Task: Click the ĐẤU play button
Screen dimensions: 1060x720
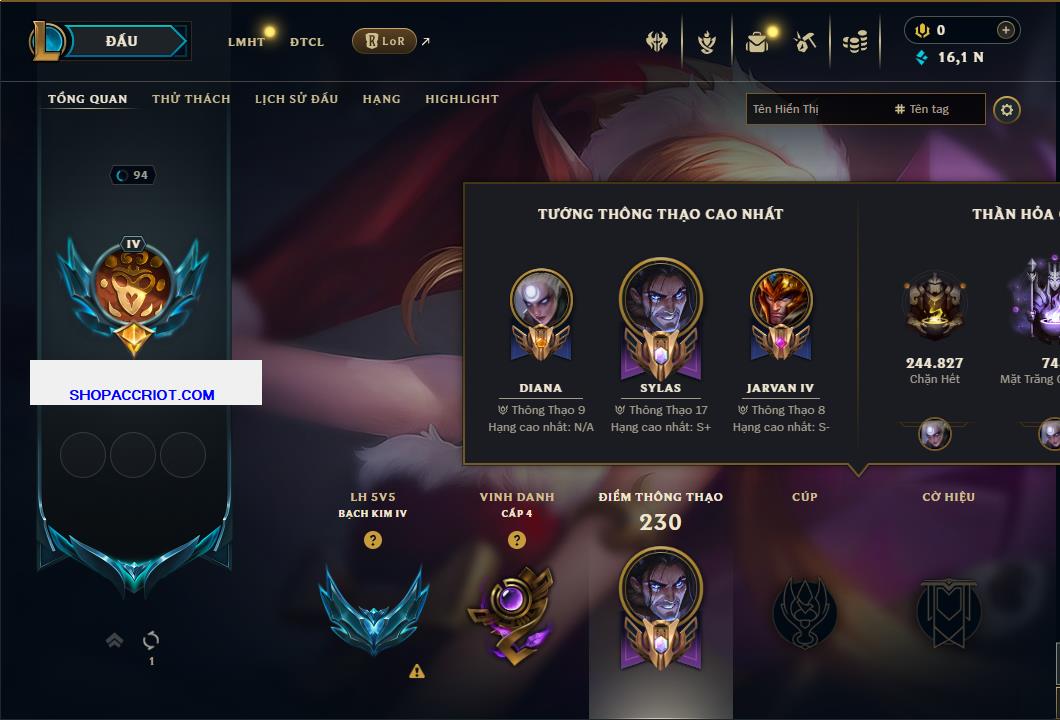Action: pyautogui.click(x=122, y=41)
